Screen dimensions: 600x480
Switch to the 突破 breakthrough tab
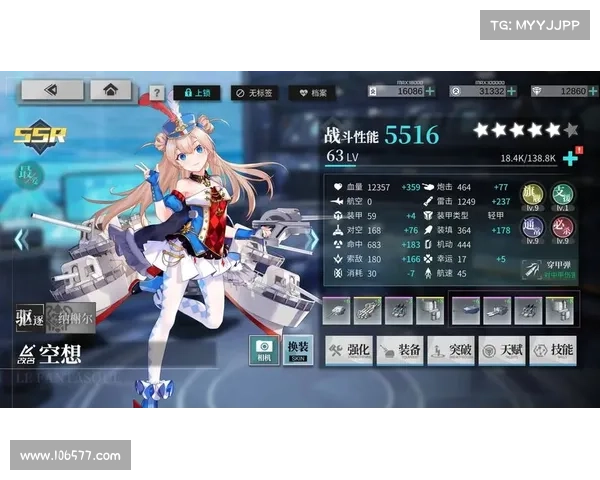click(450, 350)
